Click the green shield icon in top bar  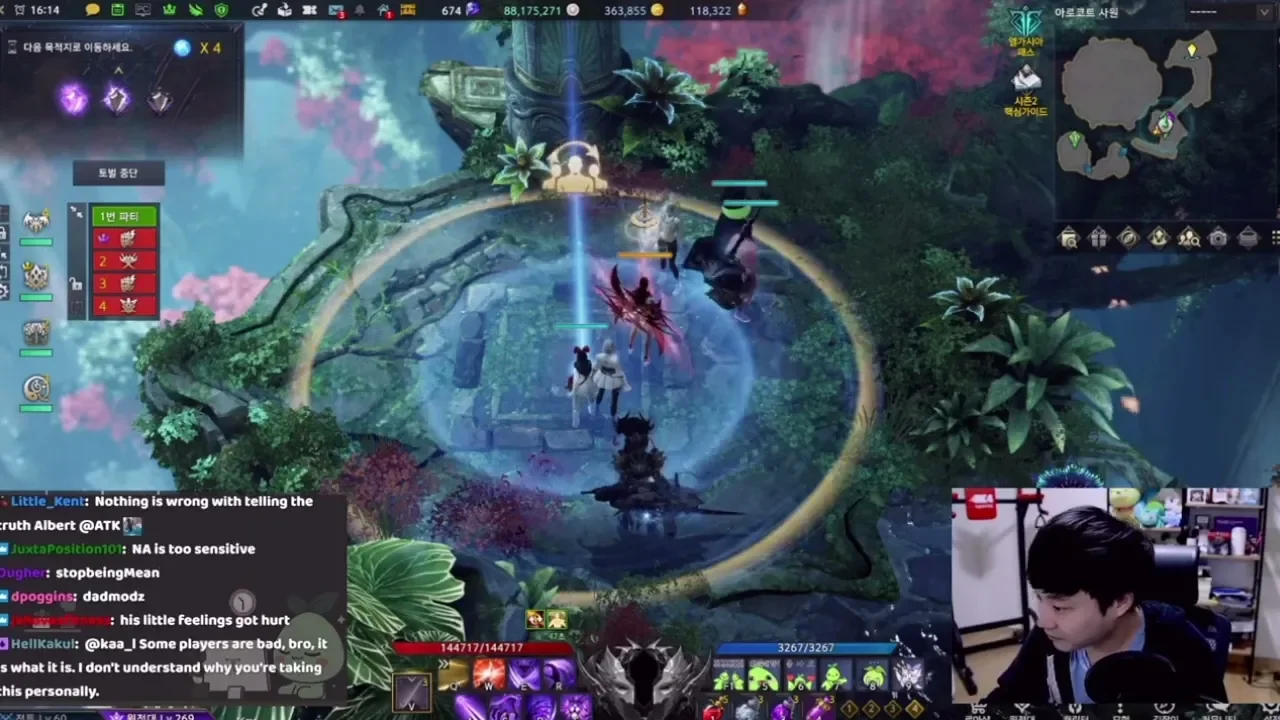click(x=221, y=10)
